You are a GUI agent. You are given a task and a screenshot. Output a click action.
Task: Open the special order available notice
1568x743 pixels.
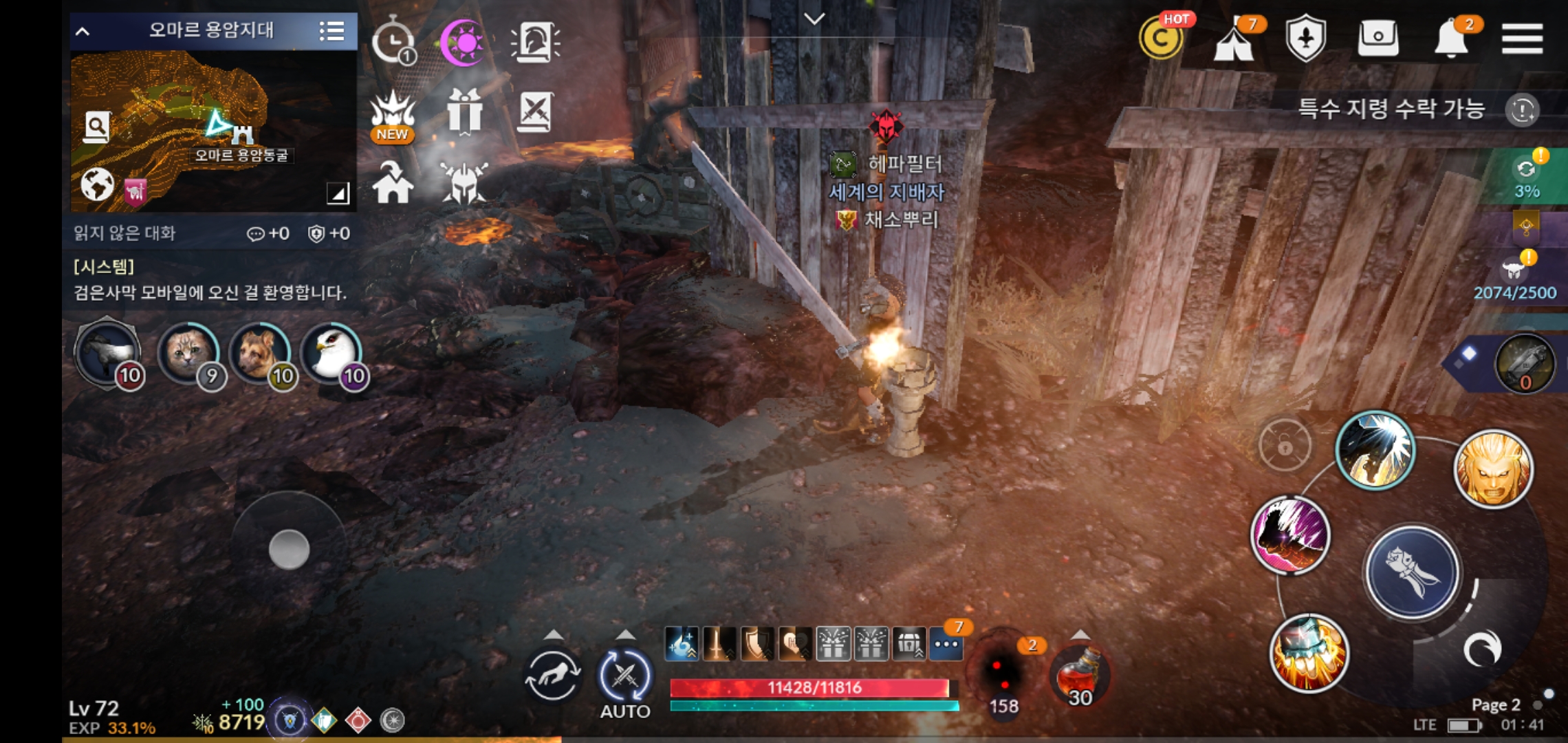coord(1391,109)
